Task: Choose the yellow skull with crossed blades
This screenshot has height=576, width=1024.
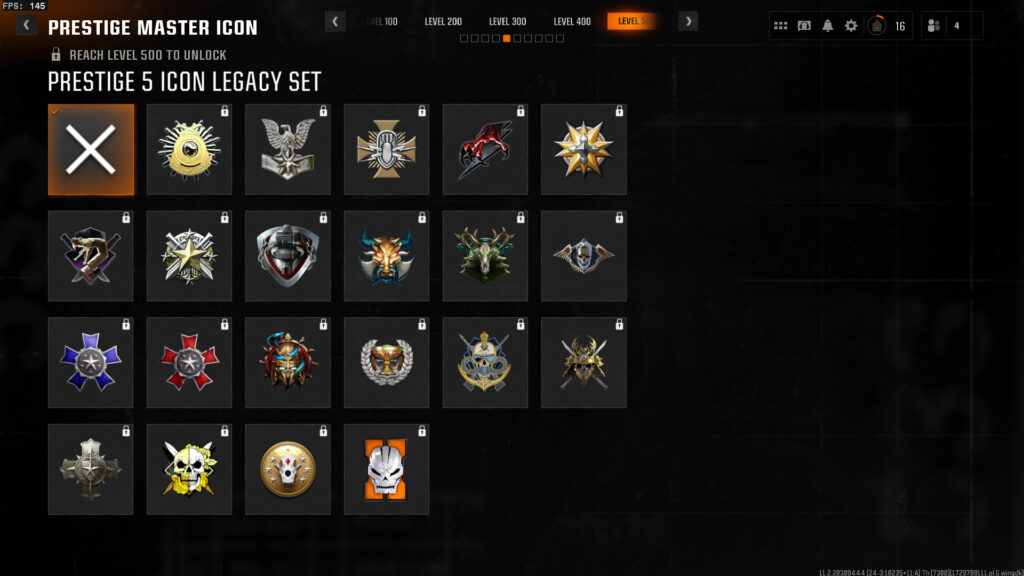Action: pyautogui.click(x=189, y=469)
